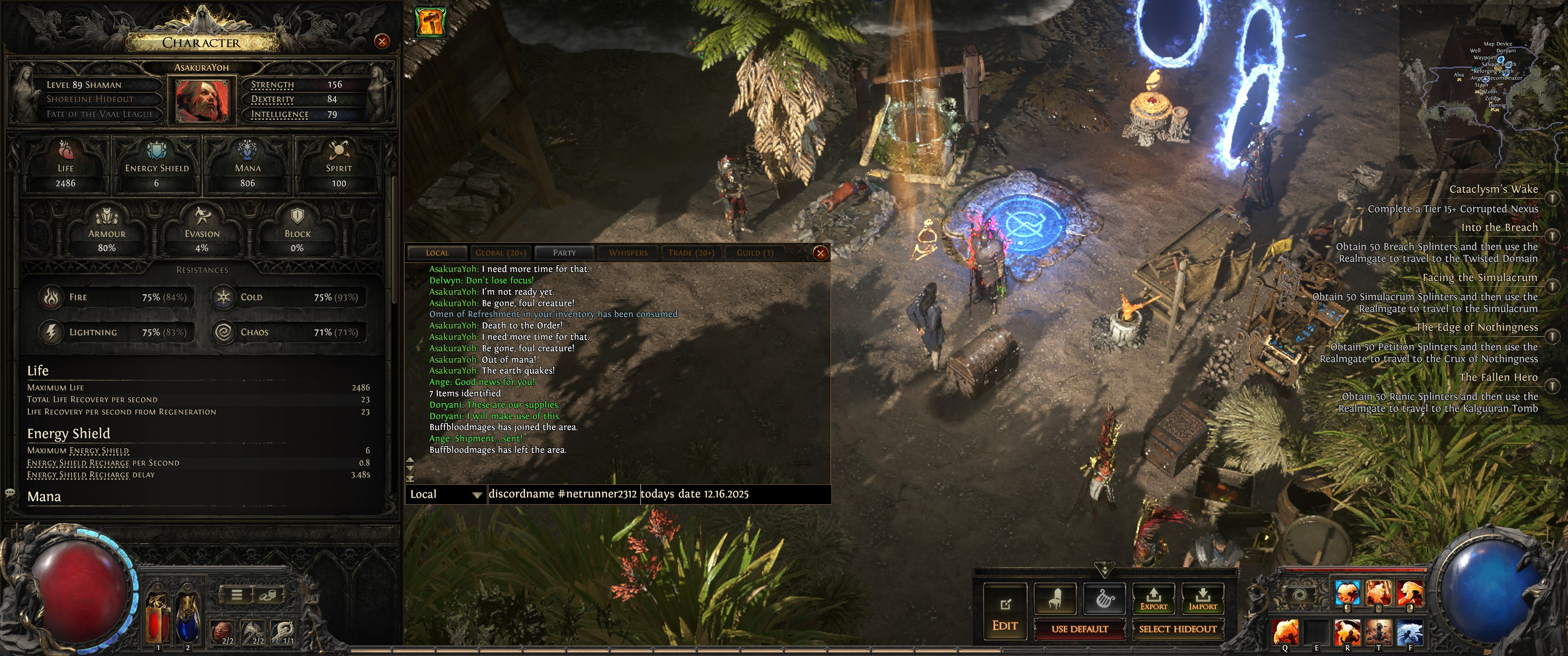Select the Guild chat tab
1568x656 pixels.
(755, 253)
